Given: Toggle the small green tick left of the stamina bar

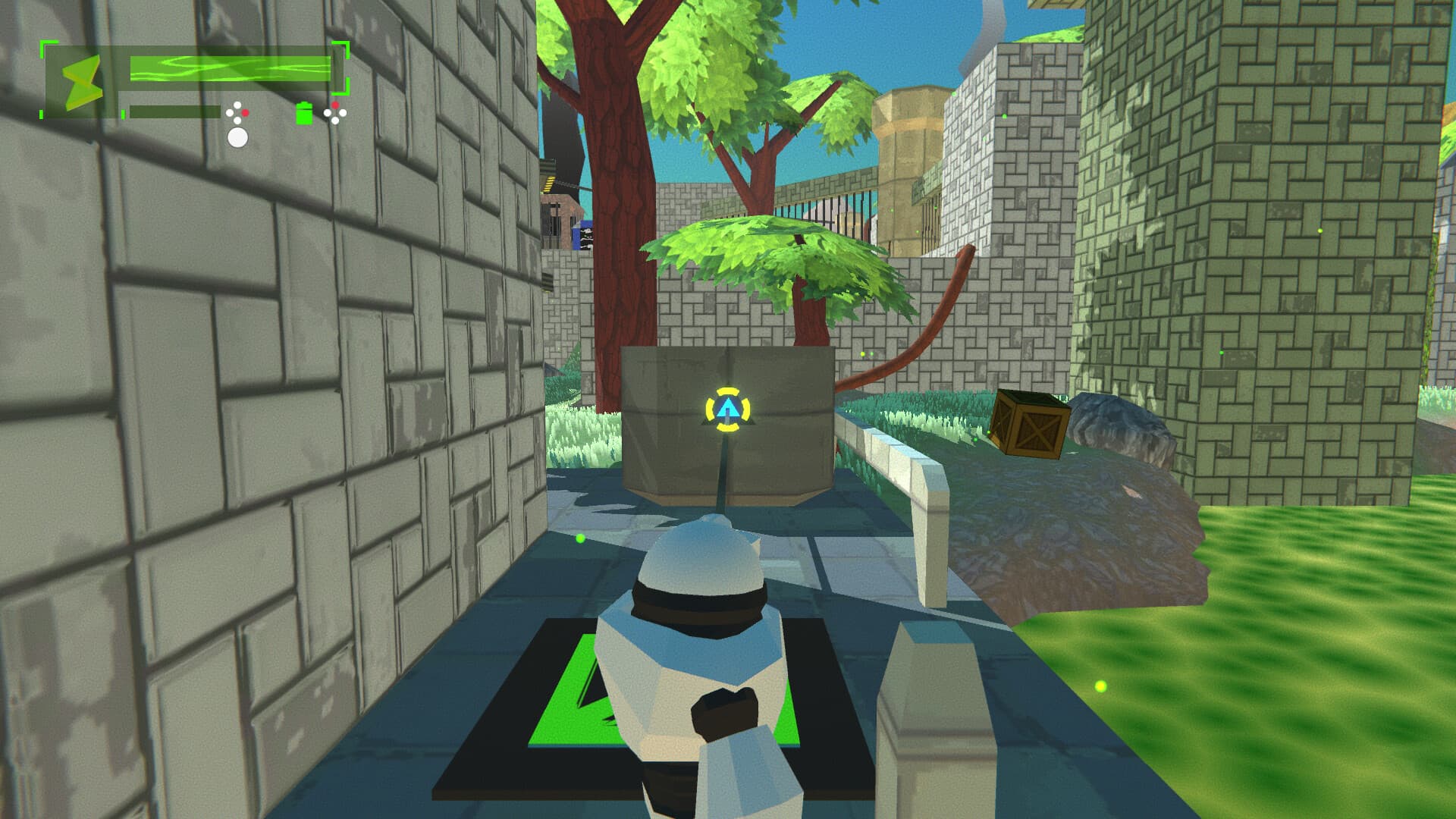Looking at the screenshot, I should click(x=123, y=114).
